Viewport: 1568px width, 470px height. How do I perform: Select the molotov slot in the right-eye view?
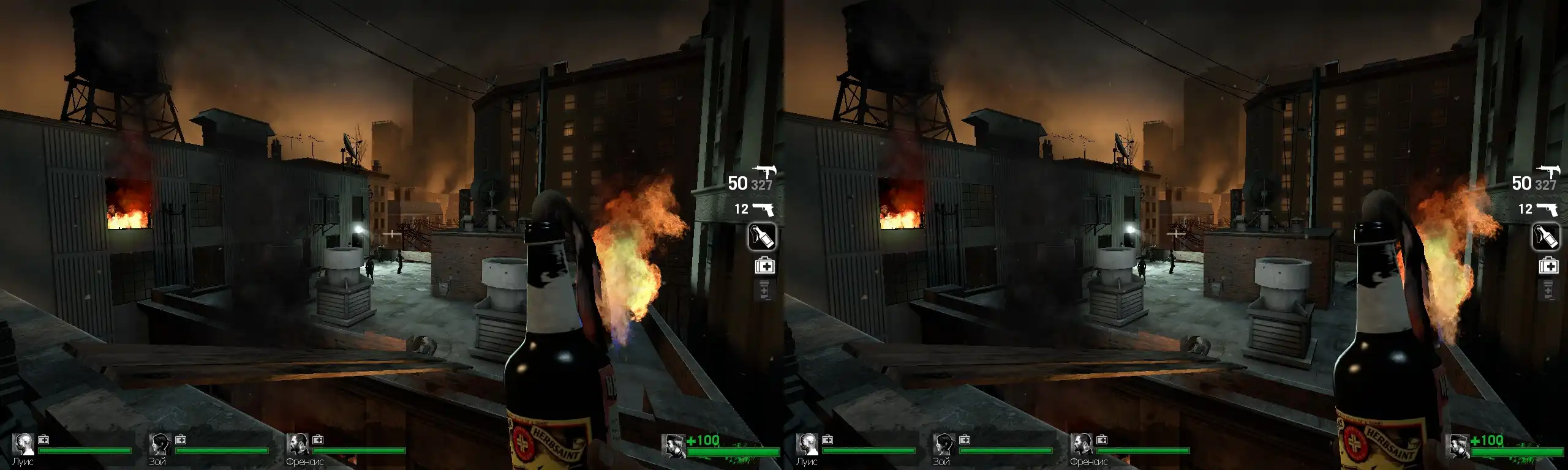(1546, 237)
